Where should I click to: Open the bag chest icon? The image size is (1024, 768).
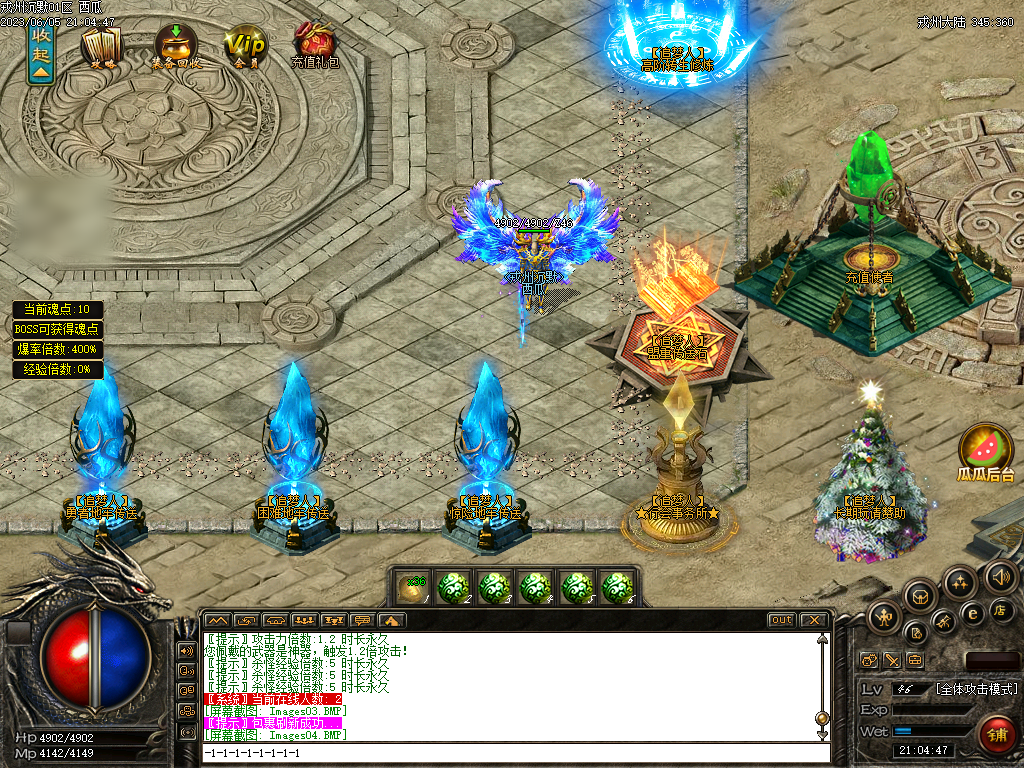(921, 596)
